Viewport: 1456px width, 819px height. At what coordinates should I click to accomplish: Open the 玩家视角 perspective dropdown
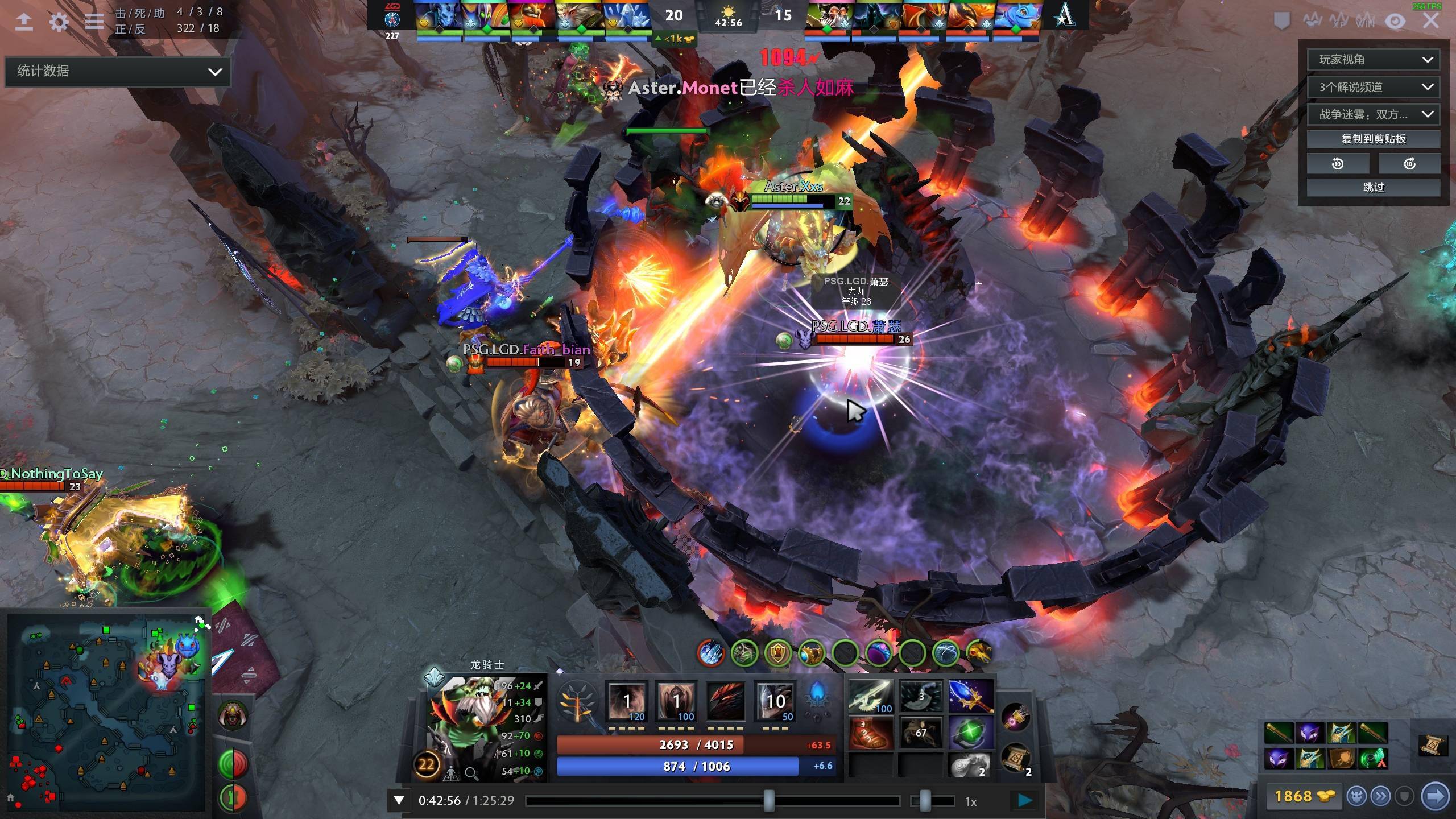click(1374, 59)
